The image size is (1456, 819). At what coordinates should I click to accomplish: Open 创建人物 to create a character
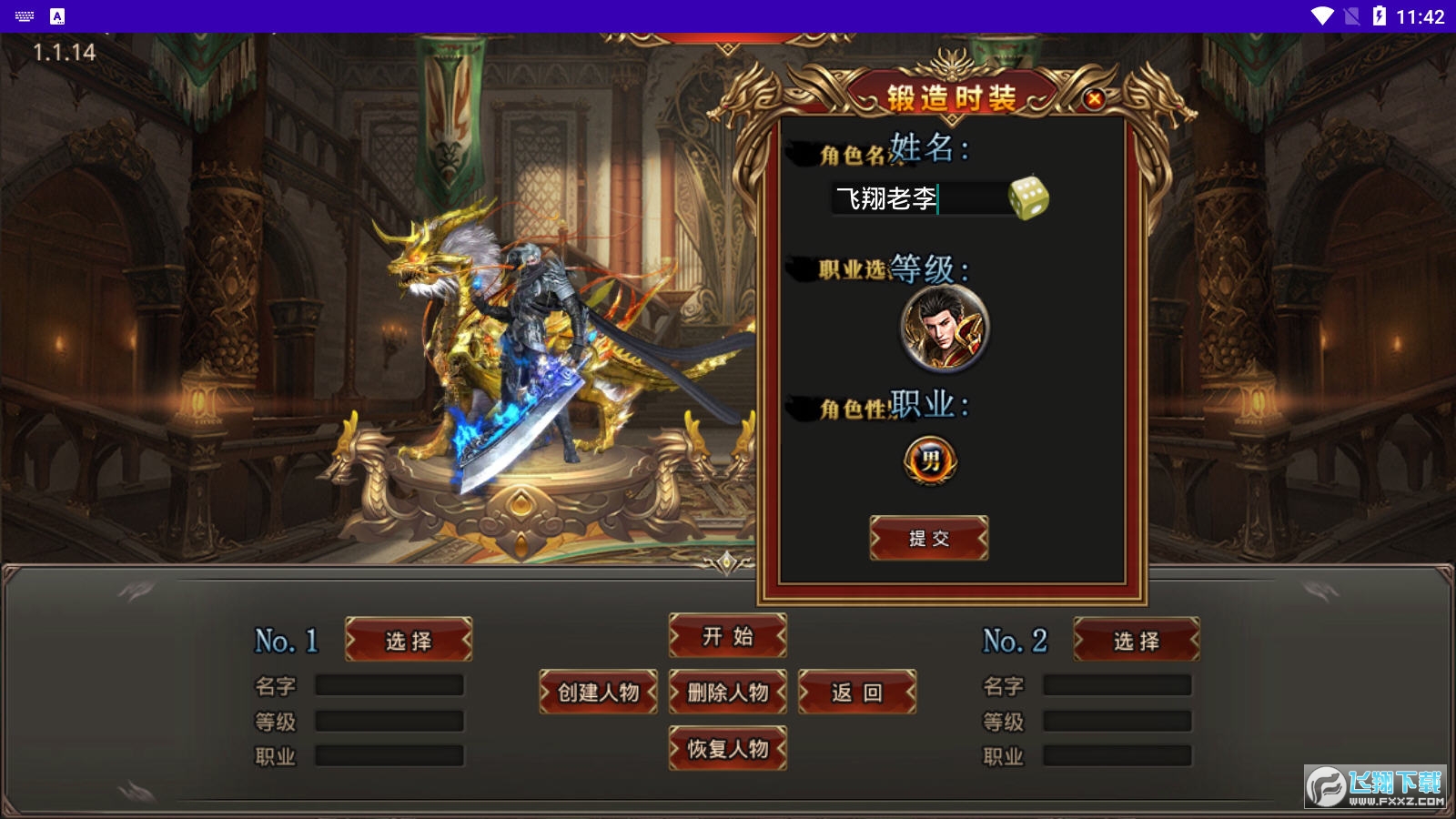pos(598,693)
